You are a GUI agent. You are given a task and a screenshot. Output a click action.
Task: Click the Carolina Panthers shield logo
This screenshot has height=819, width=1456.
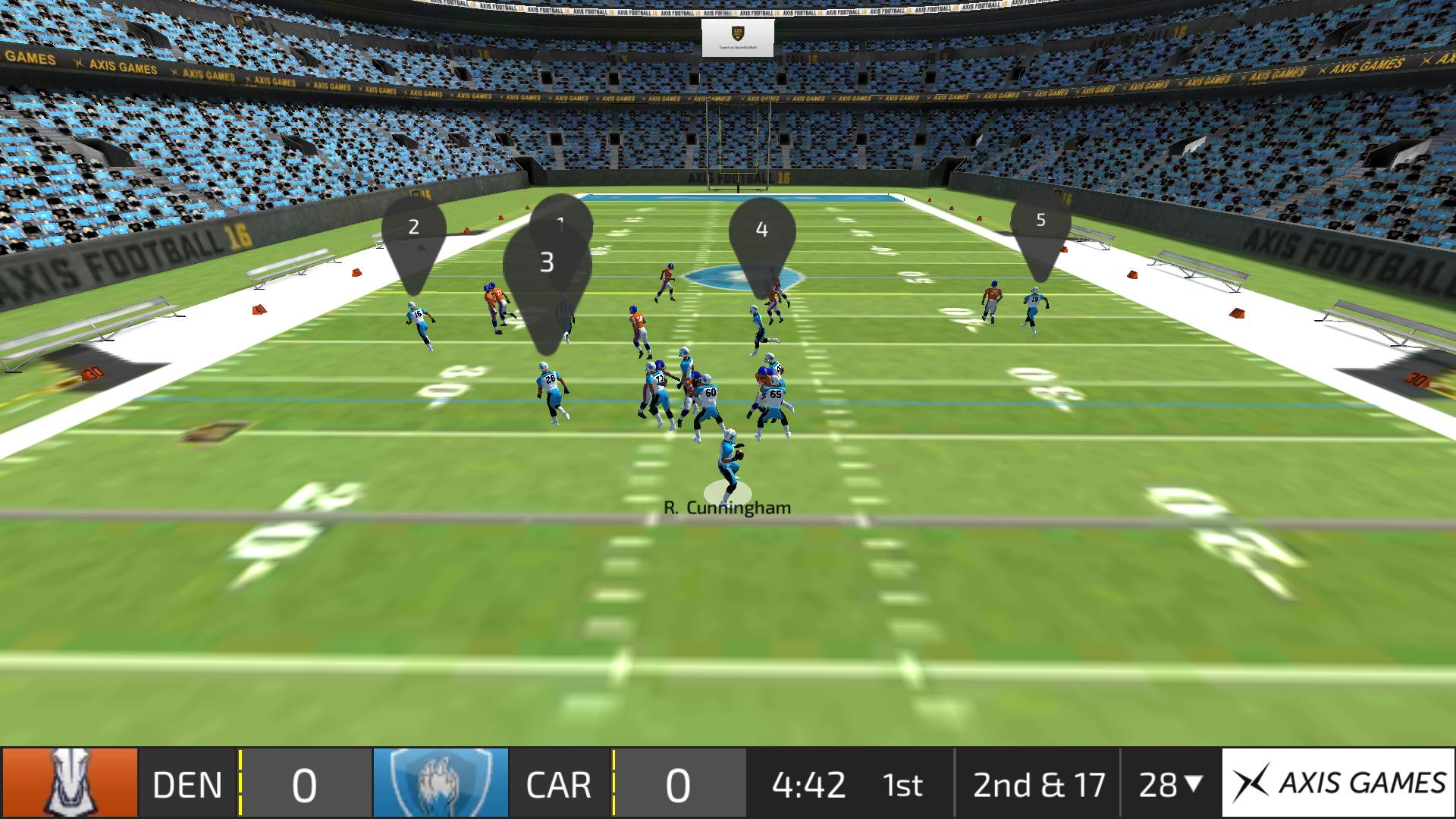coord(441,785)
